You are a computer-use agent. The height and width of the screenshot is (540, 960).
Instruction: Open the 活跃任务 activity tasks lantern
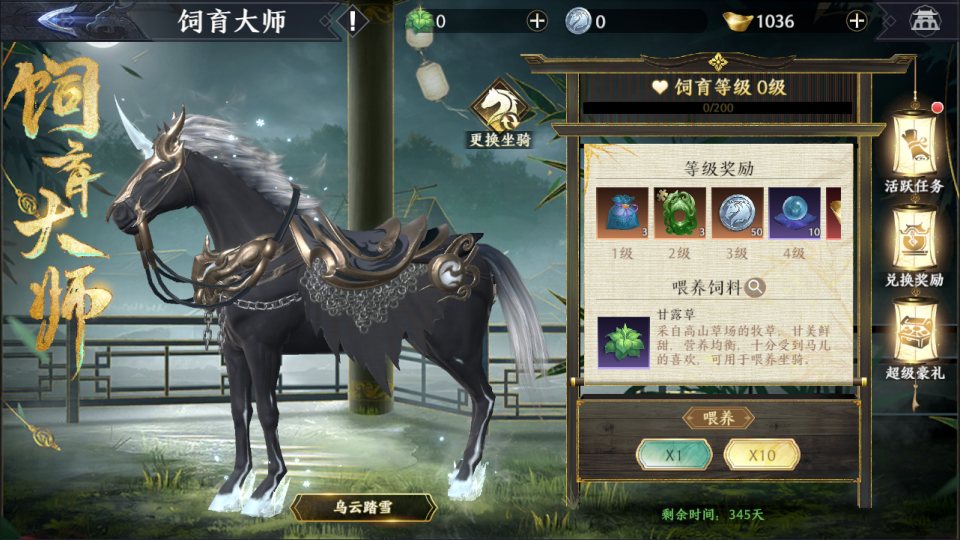914,150
